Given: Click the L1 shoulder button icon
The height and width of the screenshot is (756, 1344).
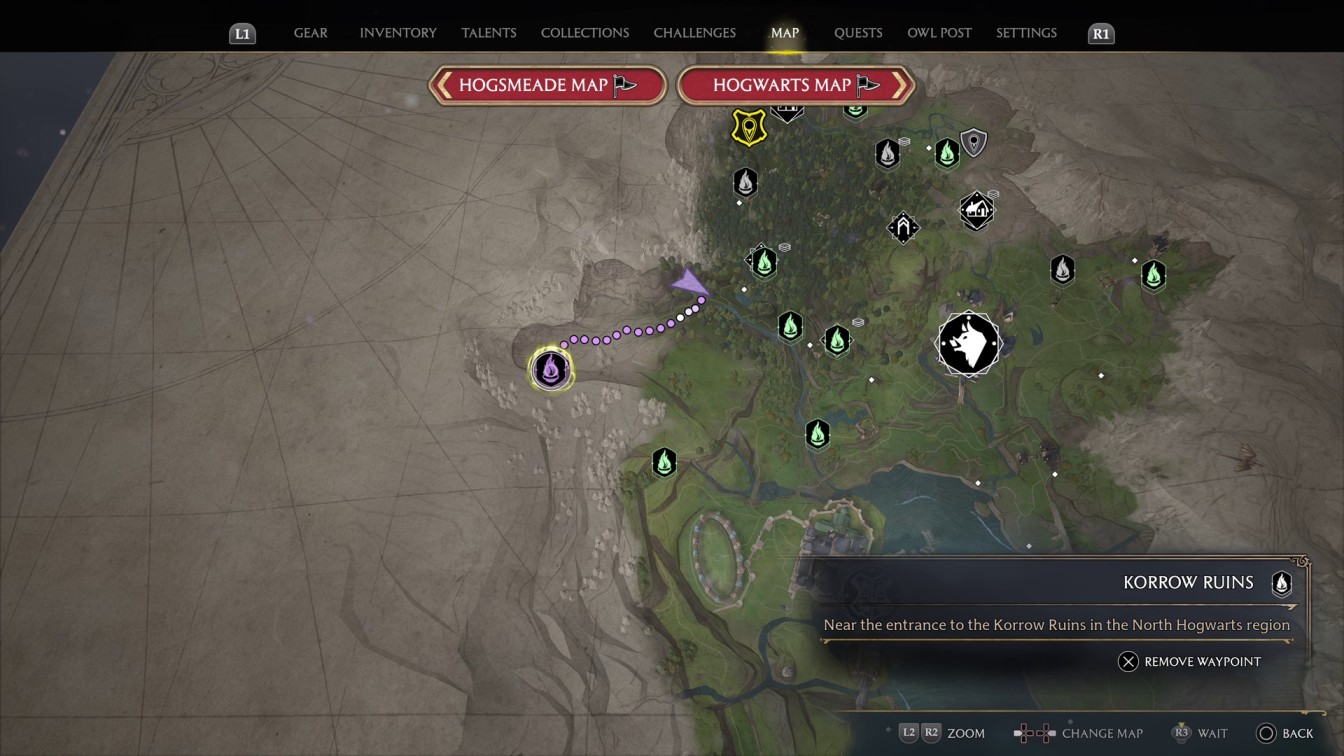Looking at the screenshot, I should click(241, 33).
